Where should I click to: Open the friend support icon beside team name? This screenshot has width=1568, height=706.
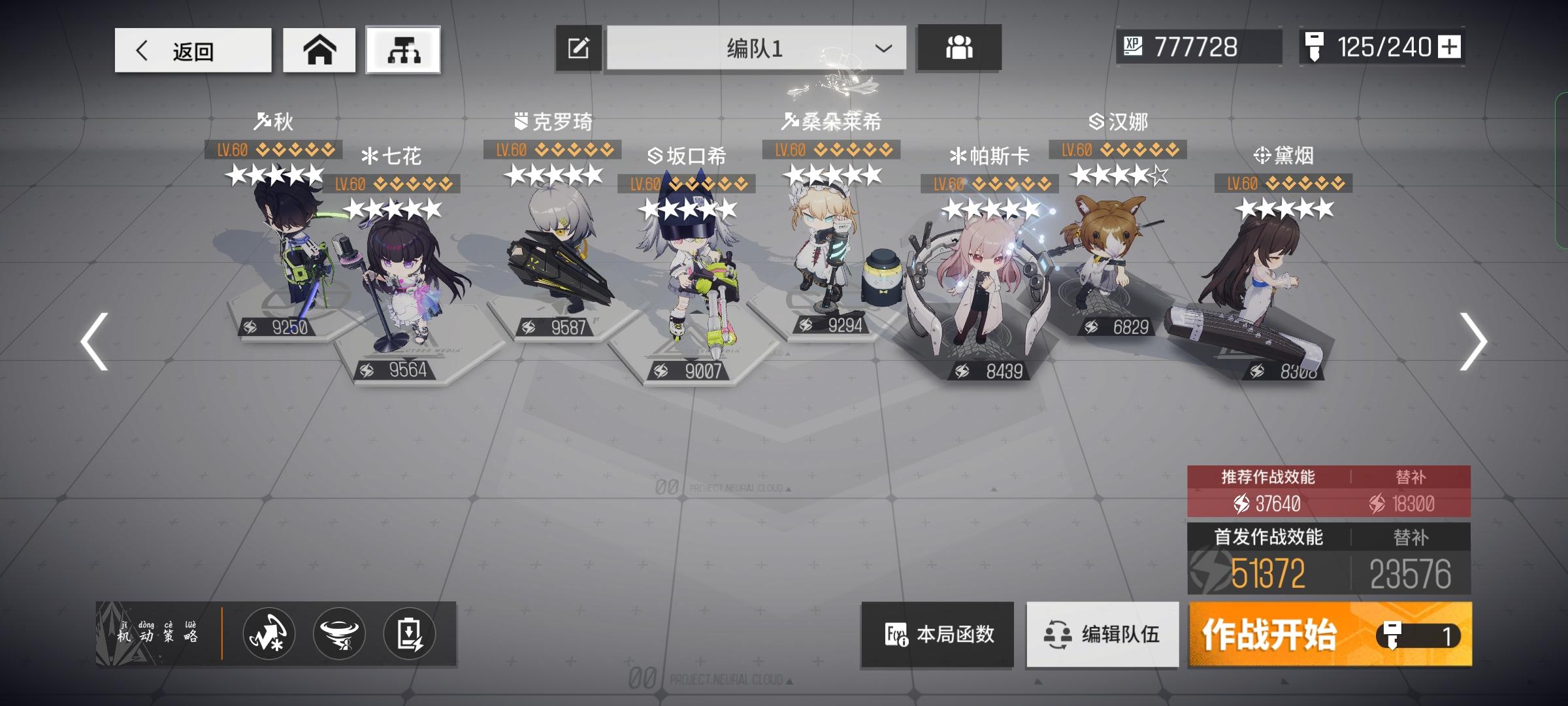pyautogui.click(x=958, y=46)
